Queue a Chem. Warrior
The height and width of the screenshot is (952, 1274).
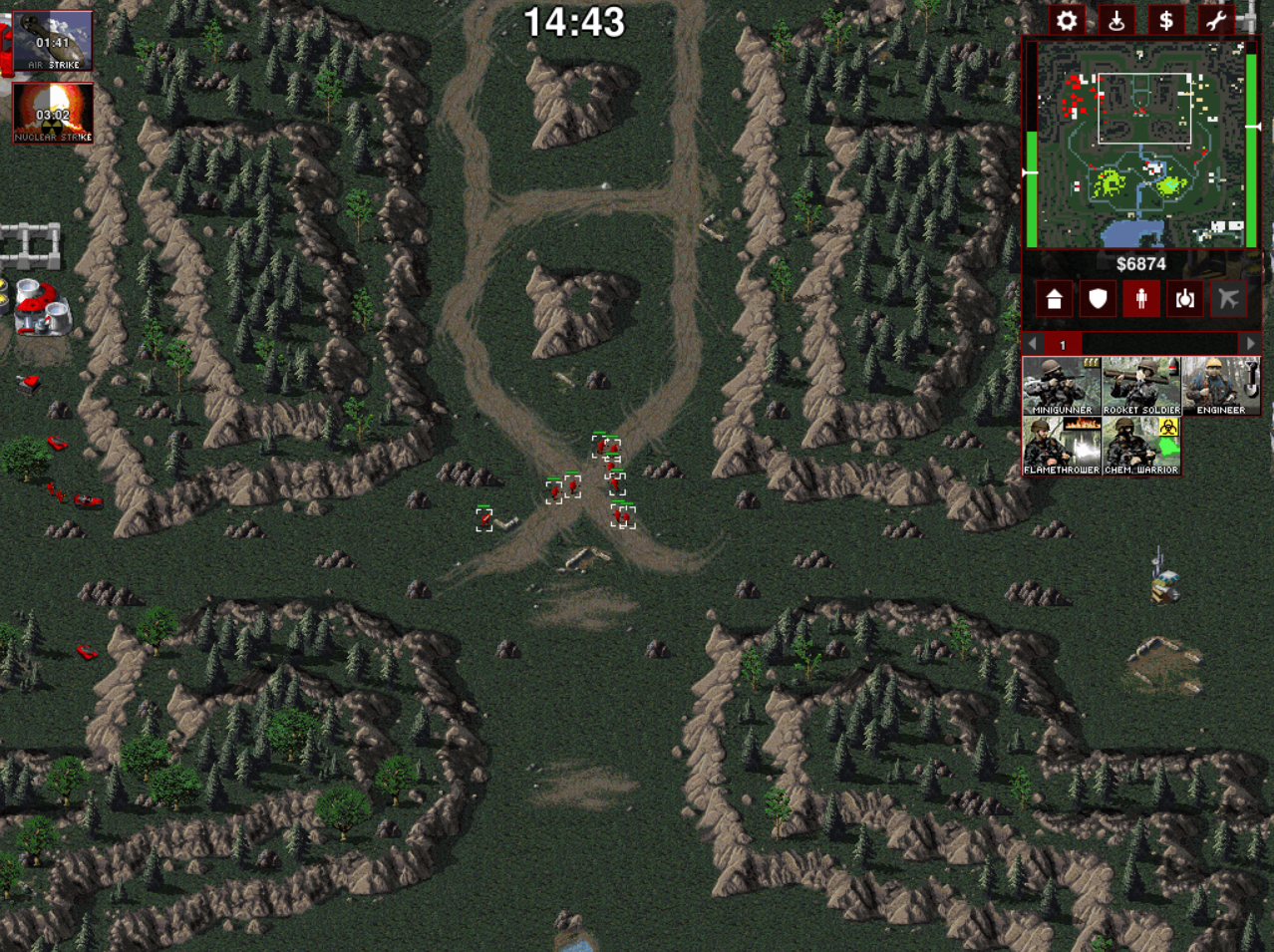(x=1141, y=447)
